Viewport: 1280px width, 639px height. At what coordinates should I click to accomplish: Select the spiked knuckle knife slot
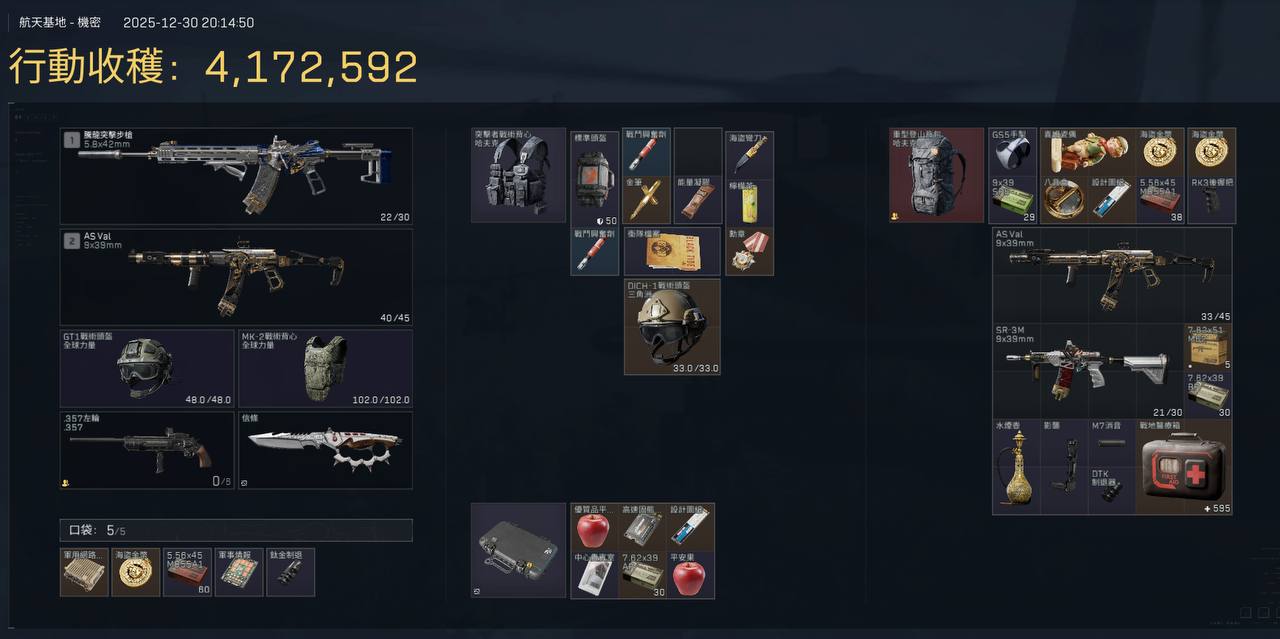click(x=325, y=451)
